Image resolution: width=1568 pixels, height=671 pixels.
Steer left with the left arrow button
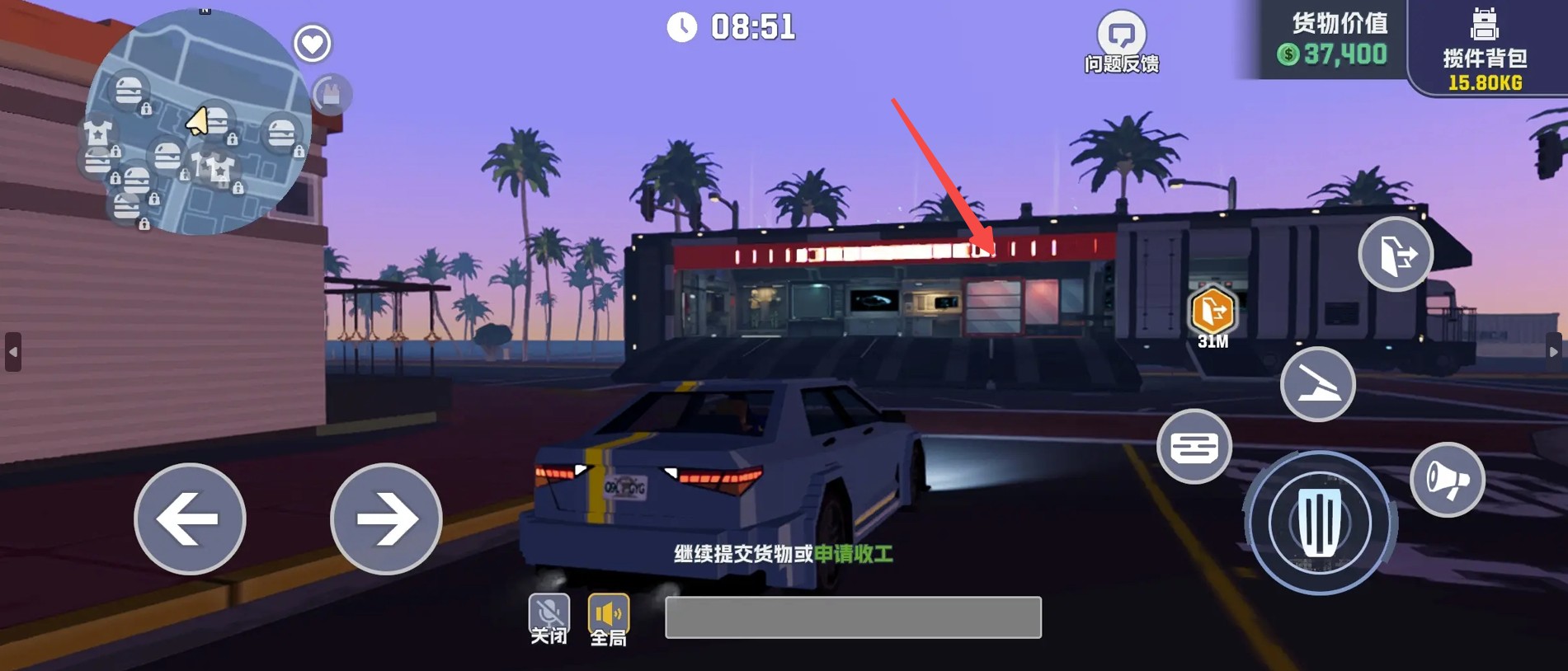tap(190, 518)
